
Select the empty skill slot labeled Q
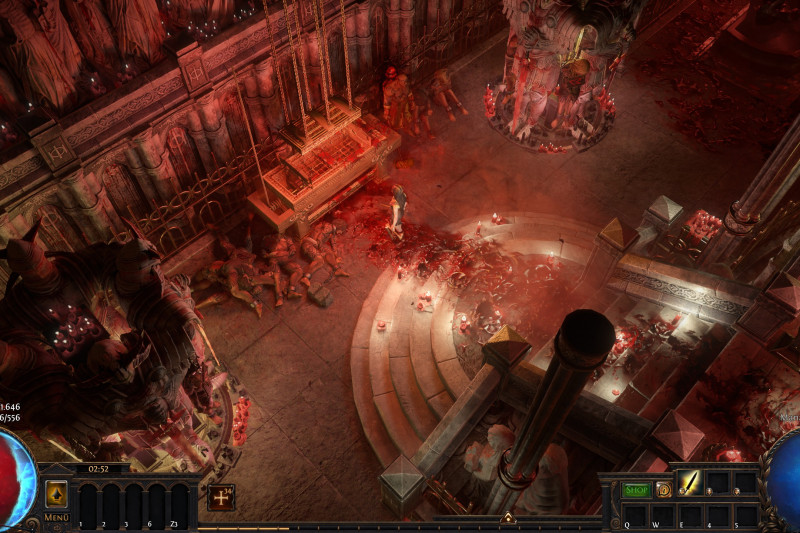[634, 513]
